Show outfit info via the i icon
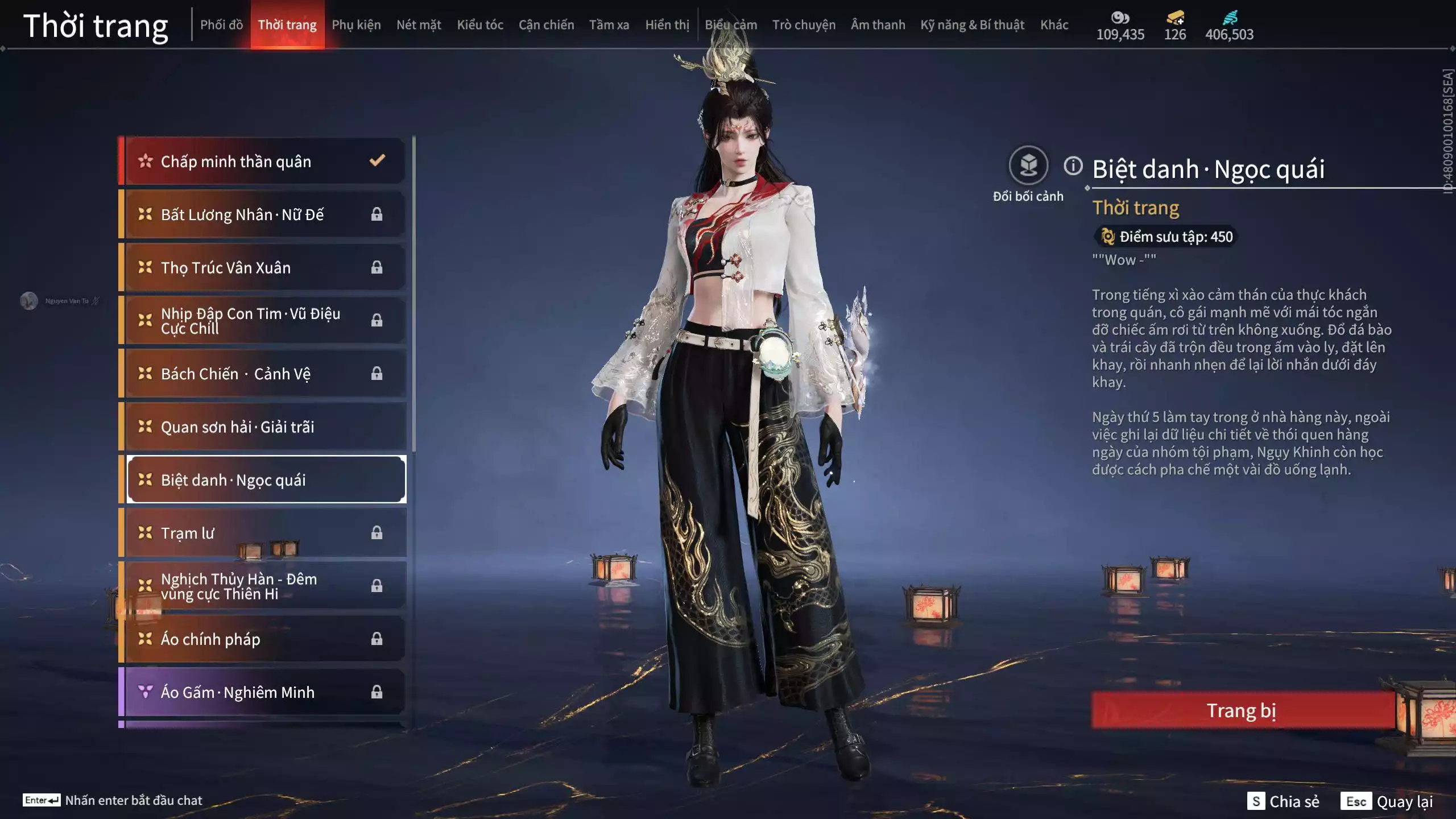The height and width of the screenshot is (819, 1456). coord(1073,166)
